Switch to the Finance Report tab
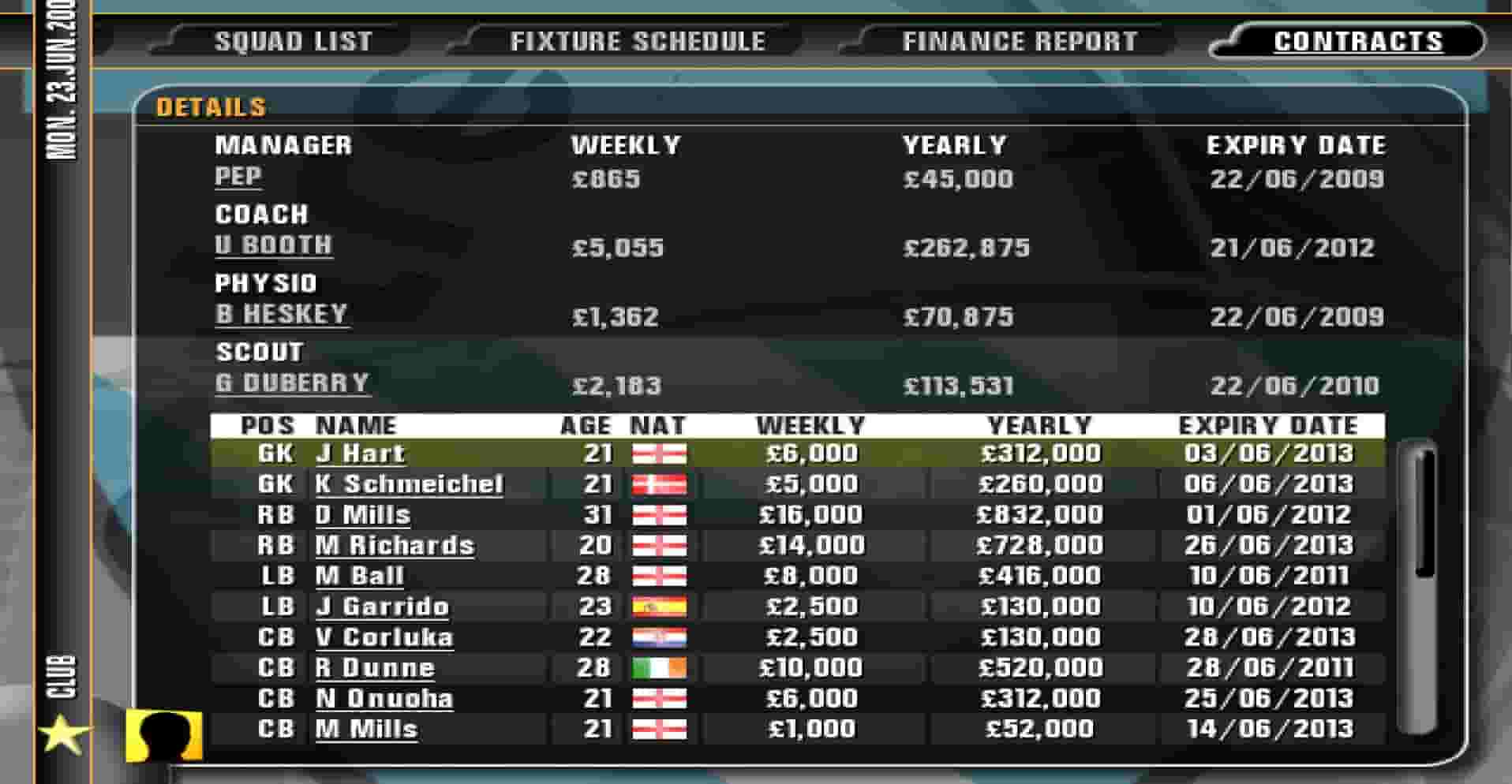 pyautogui.click(x=1019, y=41)
